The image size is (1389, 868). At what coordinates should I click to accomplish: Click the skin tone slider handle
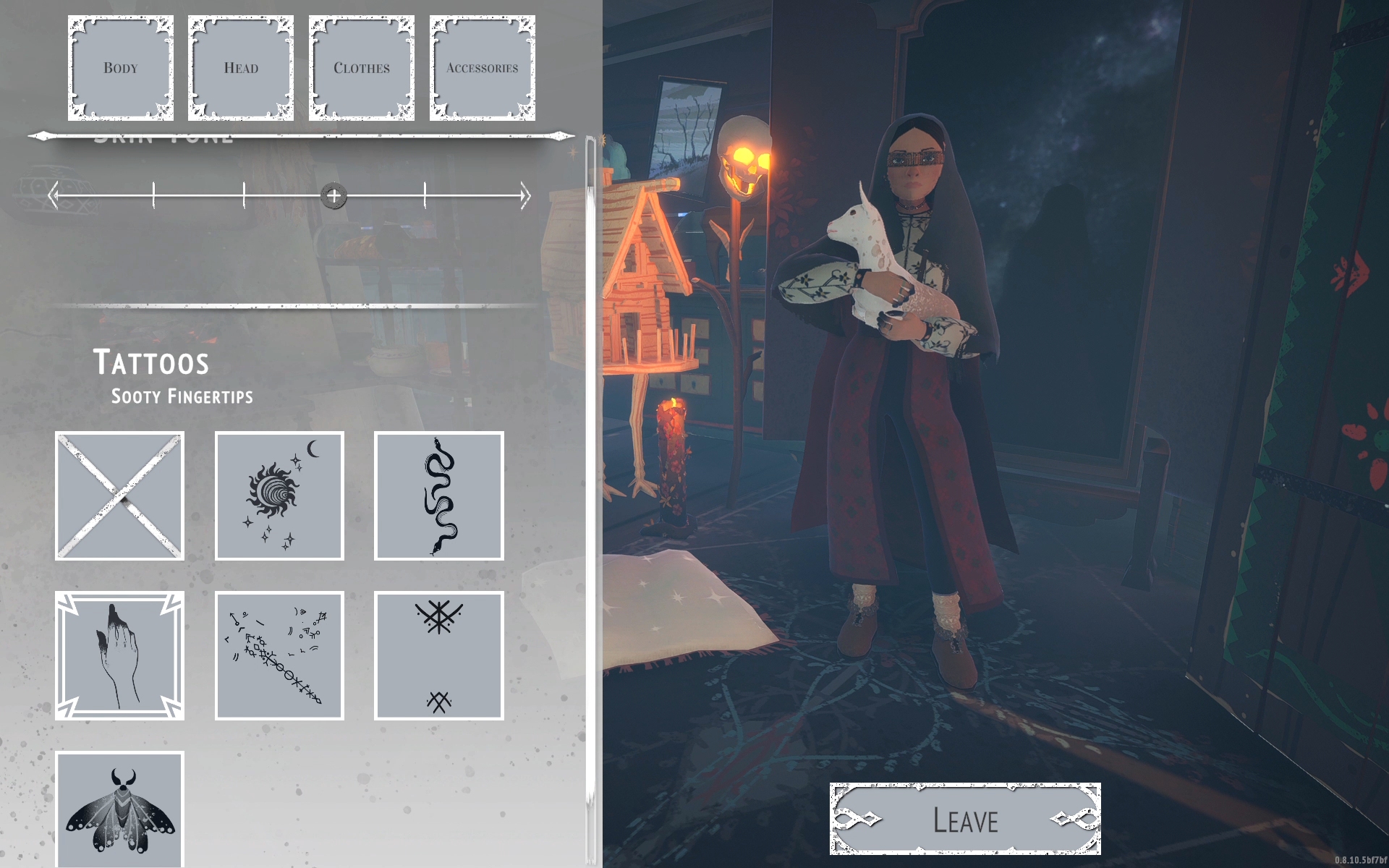click(334, 196)
